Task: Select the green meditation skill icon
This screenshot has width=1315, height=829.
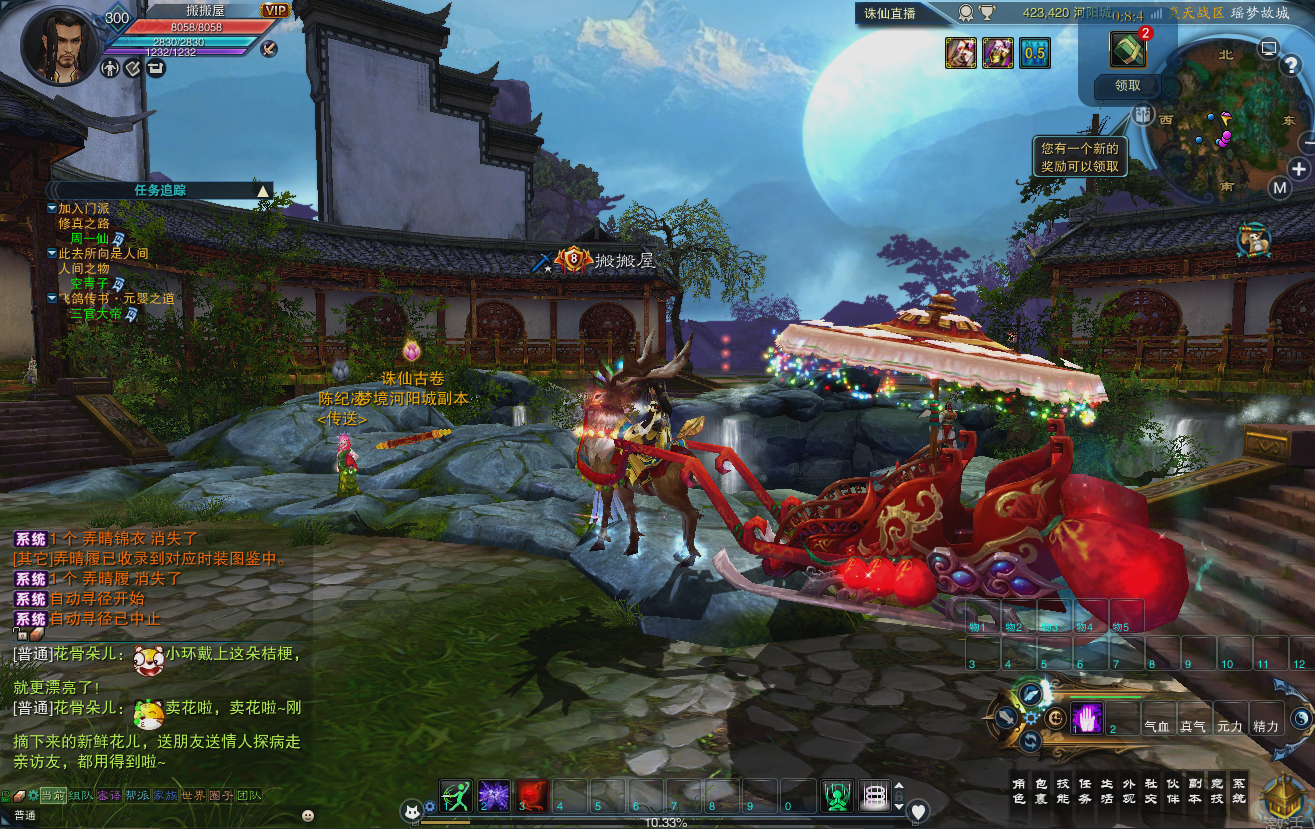Action: 836,793
